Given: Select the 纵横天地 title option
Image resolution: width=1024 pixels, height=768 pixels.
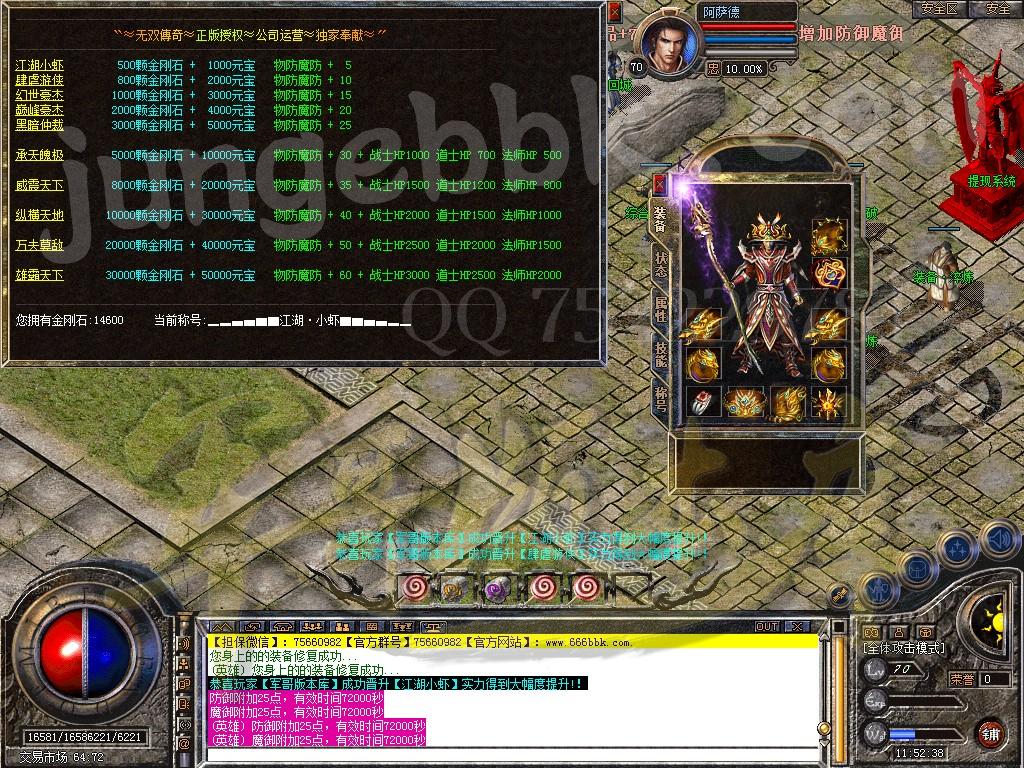Looking at the screenshot, I should point(39,215).
